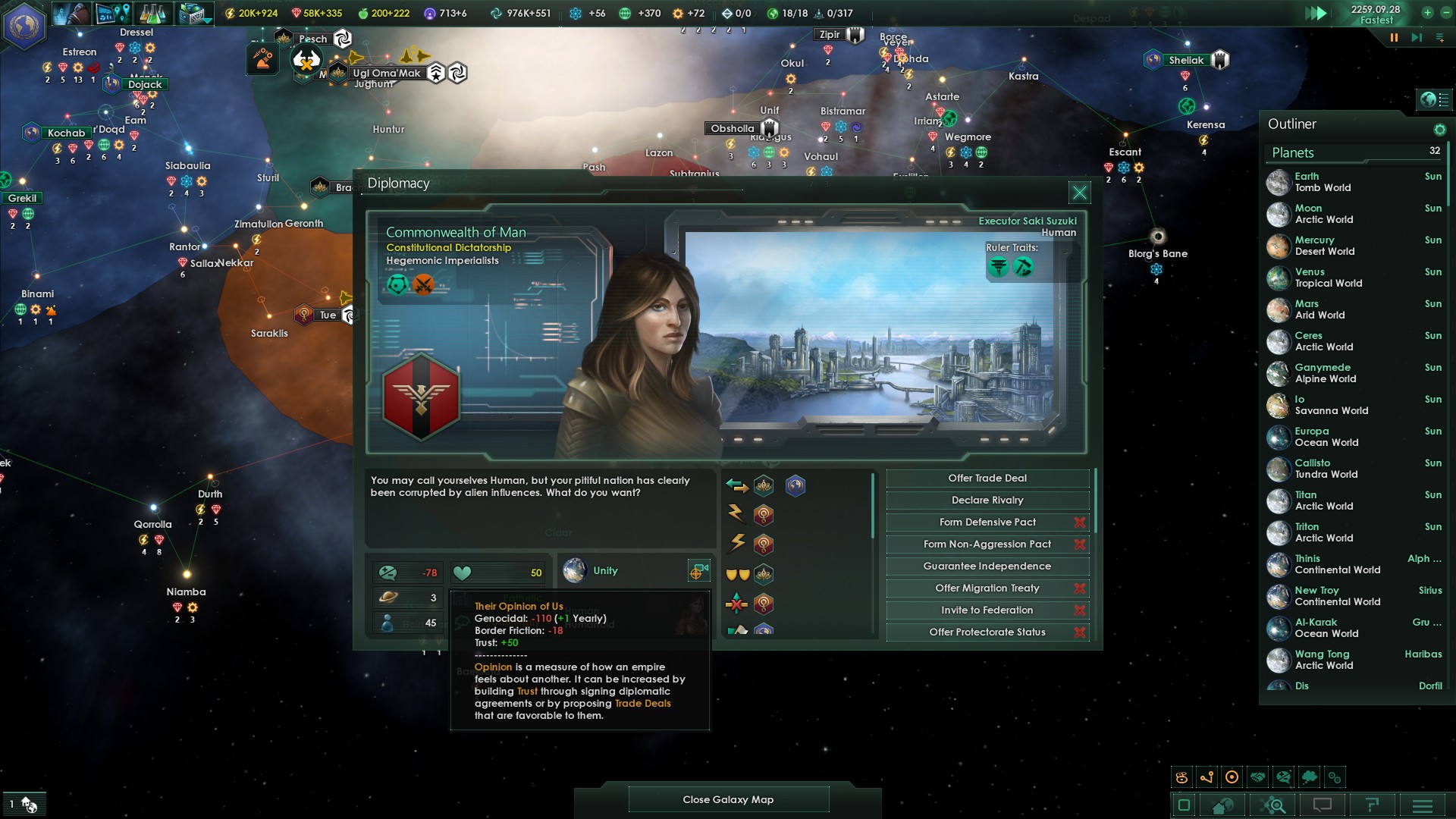Open the Outliner settings gear
This screenshot has height=819, width=1456.
(1440, 130)
